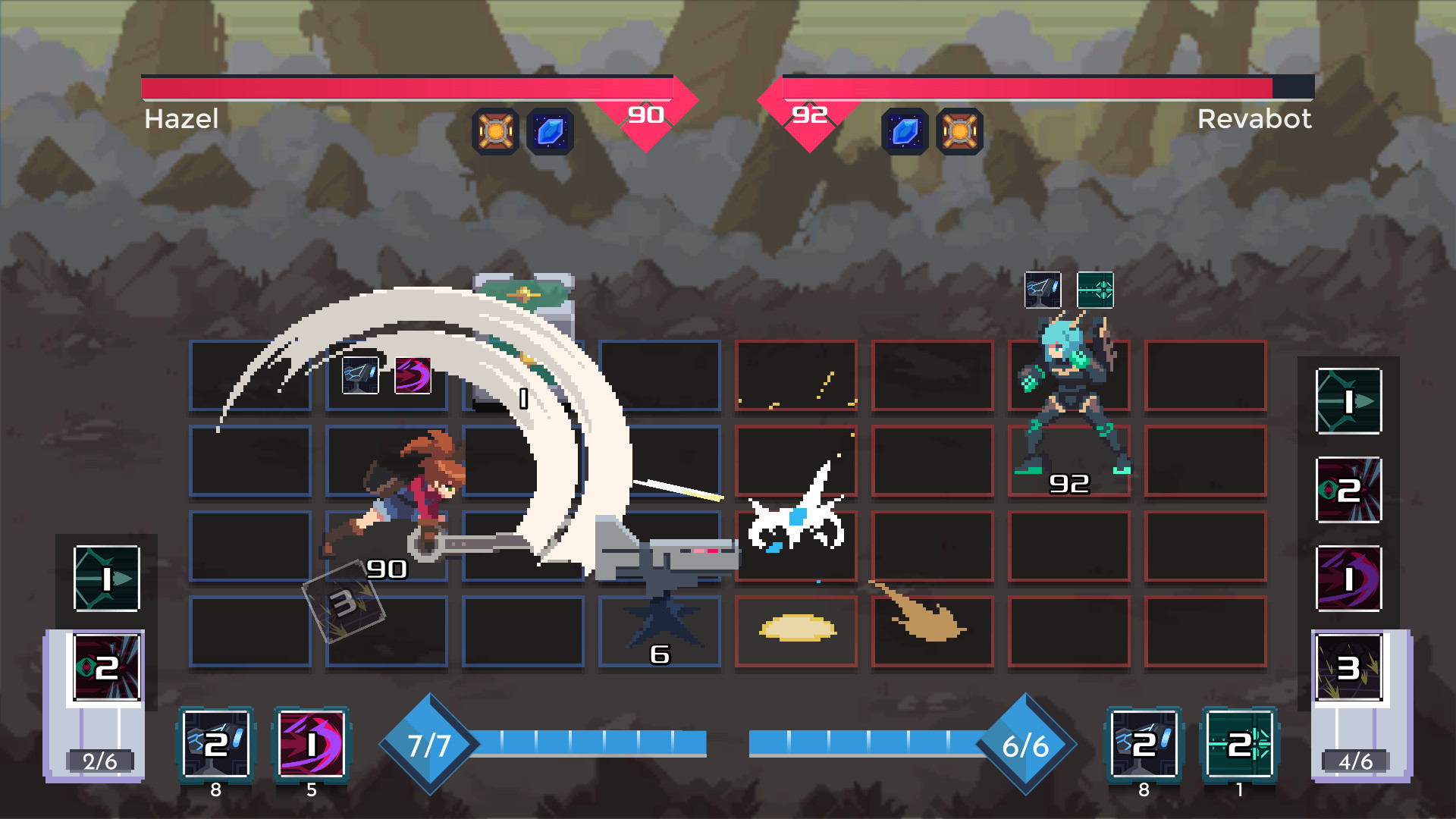The width and height of the screenshot is (1456, 819).
Task: Click the orange artifact icon beside Hazel's health bar
Action: [495, 131]
